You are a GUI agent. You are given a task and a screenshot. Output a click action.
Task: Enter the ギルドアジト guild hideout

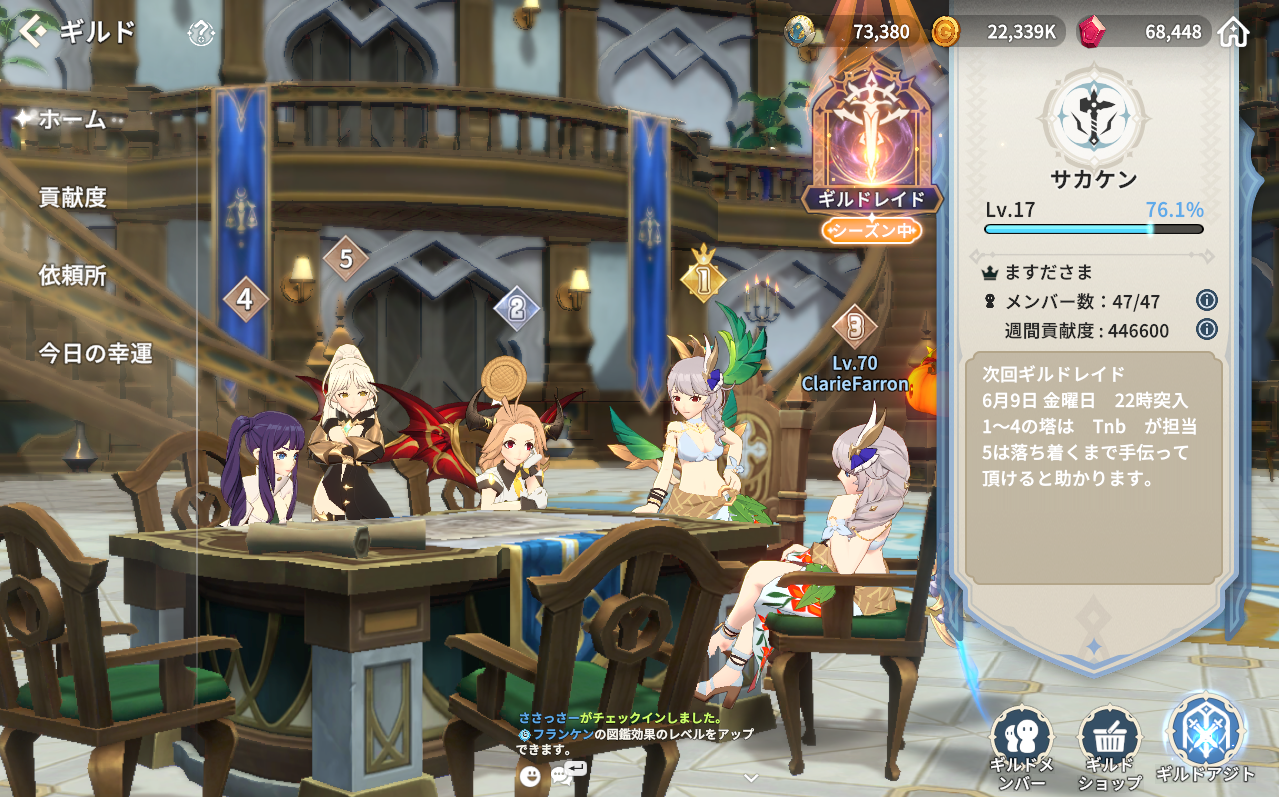click(1205, 740)
